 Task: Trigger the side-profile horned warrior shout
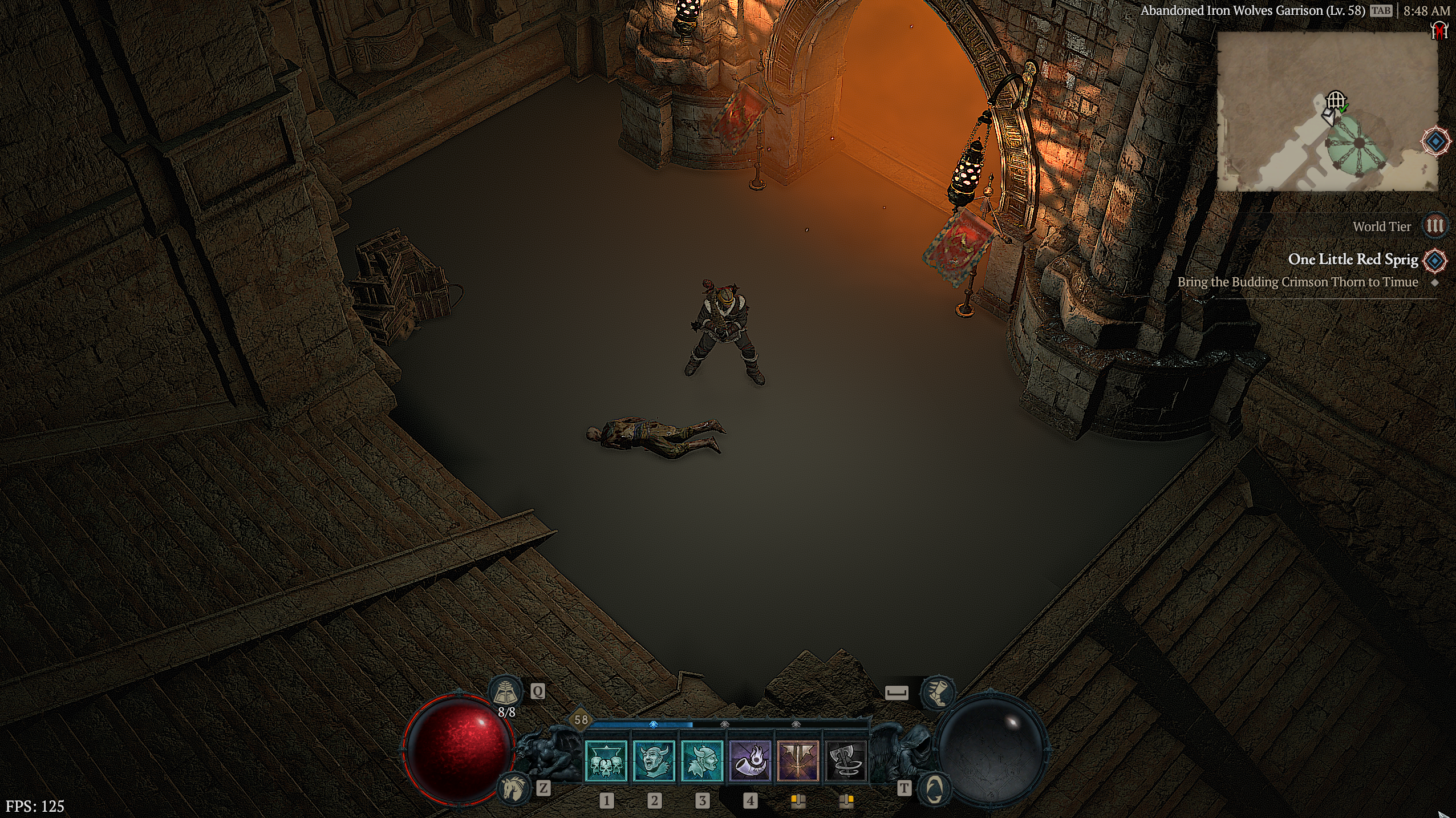[702, 761]
